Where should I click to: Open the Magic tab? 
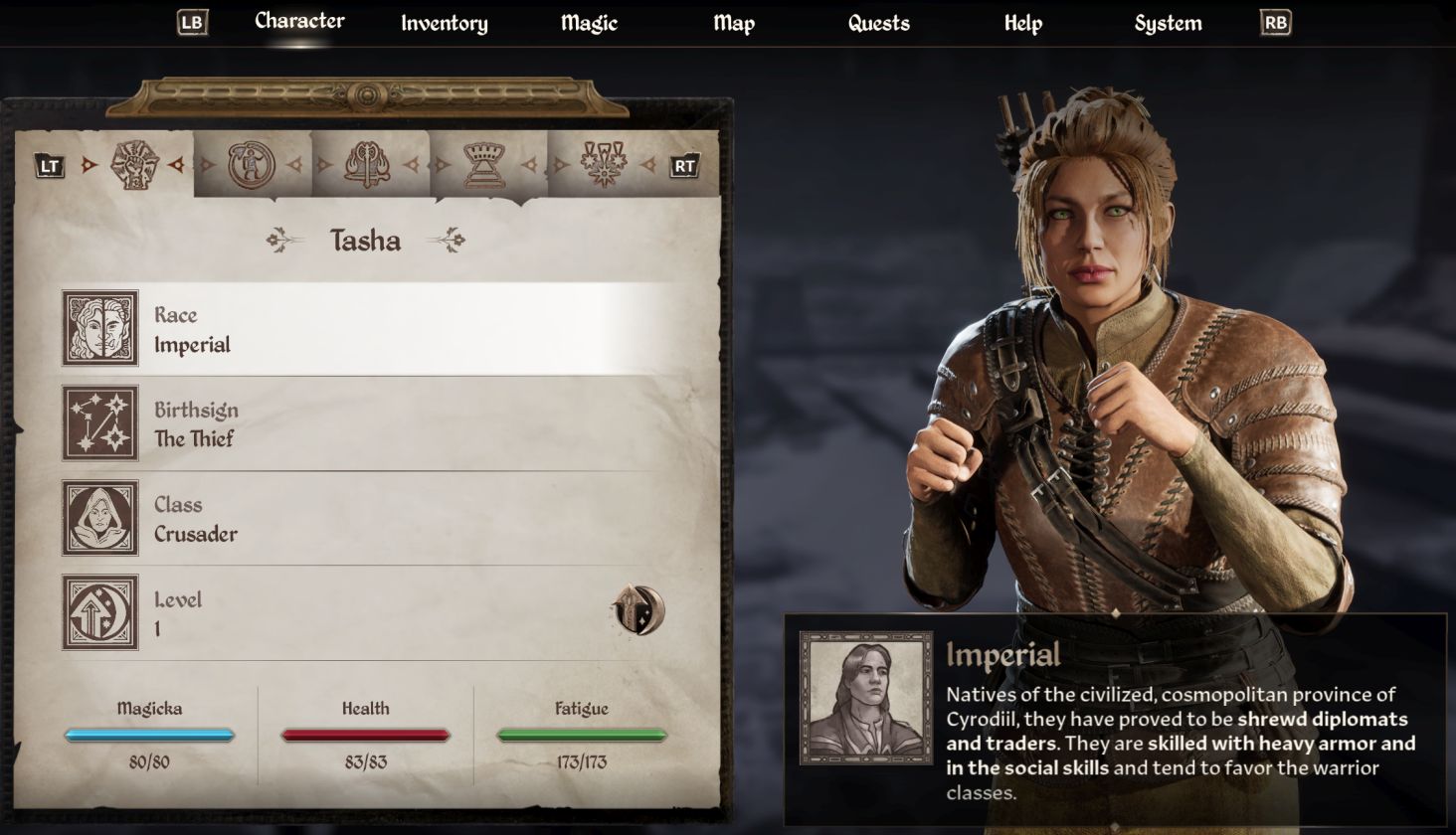(x=589, y=24)
